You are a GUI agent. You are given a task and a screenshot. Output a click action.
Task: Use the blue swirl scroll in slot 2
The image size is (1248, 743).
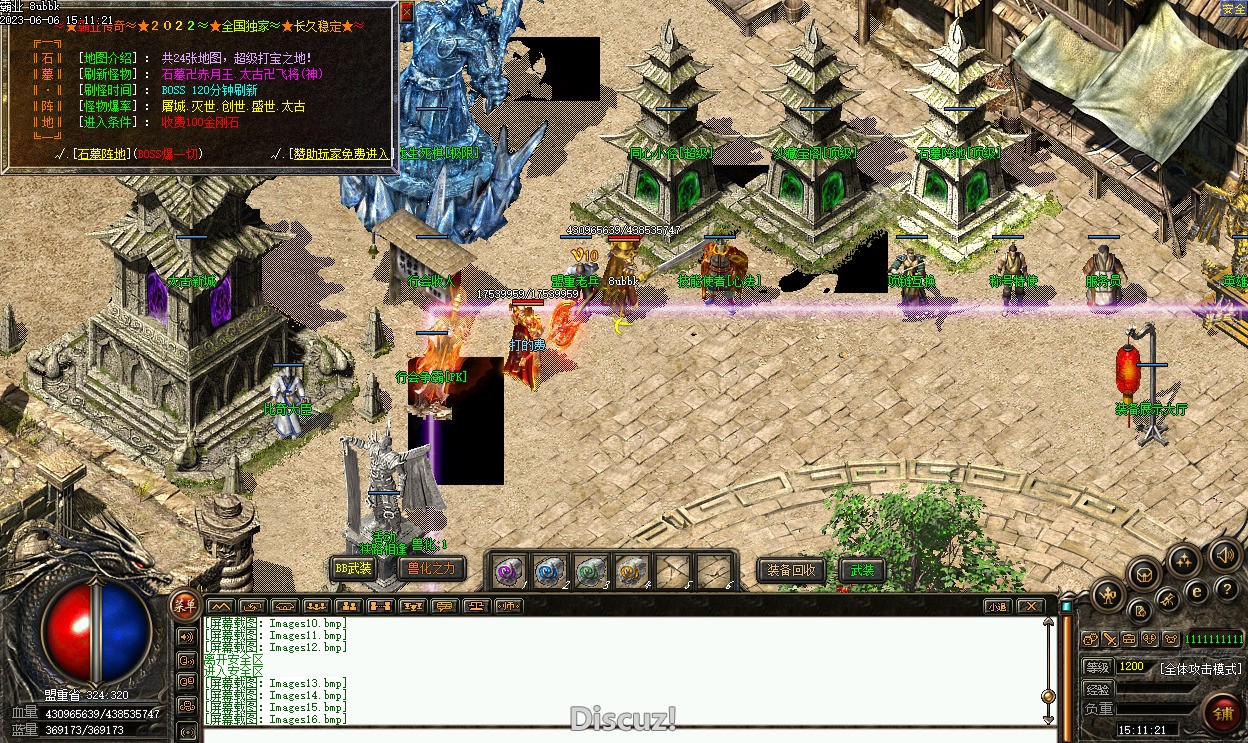(x=550, y=571)
